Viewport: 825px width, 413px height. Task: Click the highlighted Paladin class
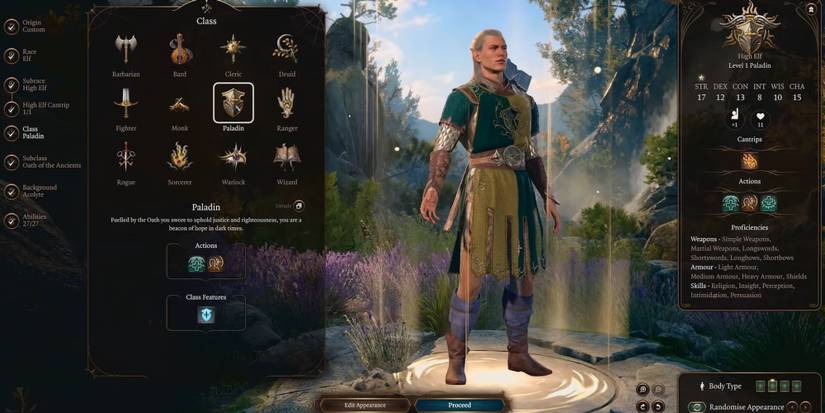point(234,102)
